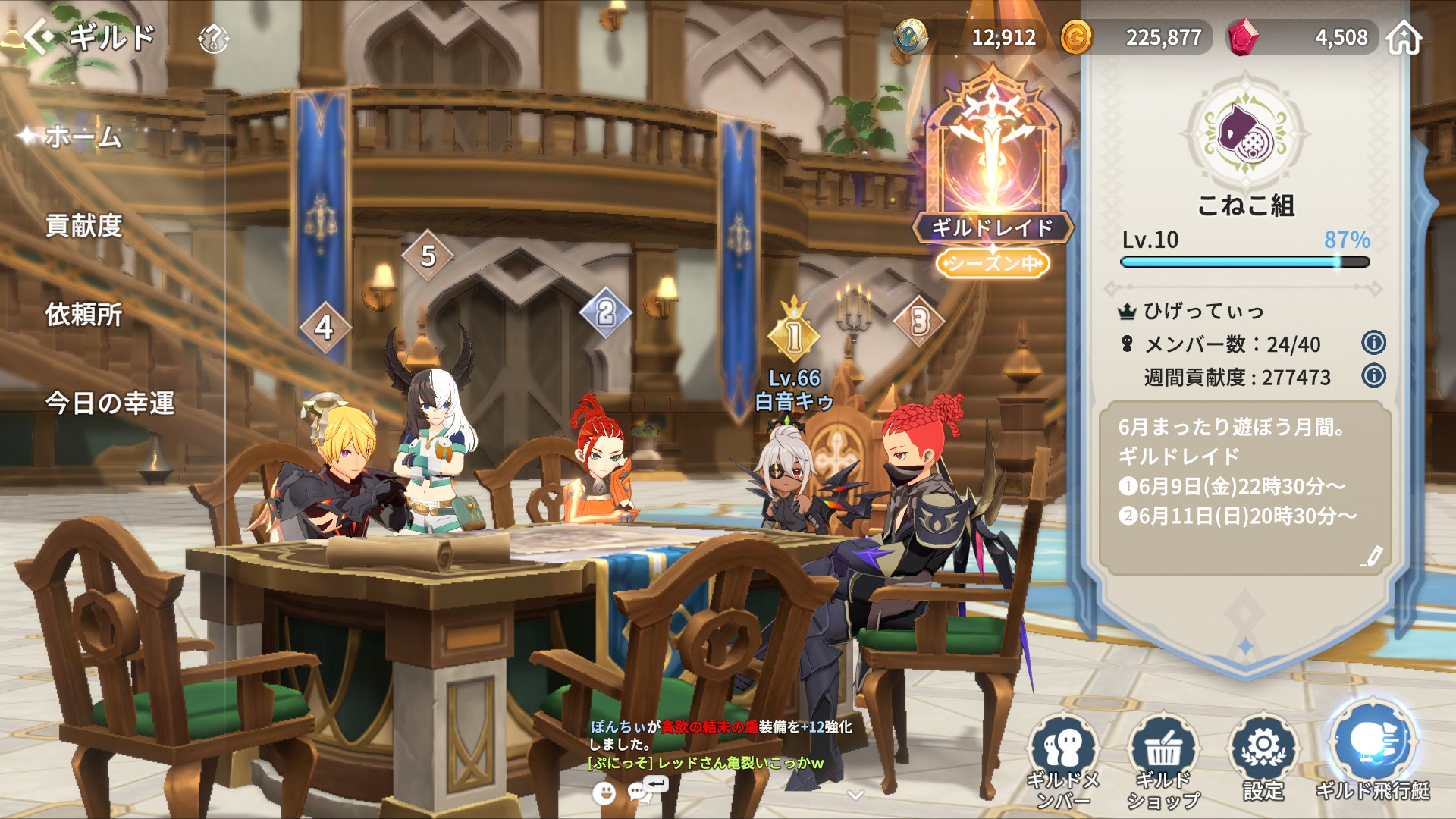The height and width of the screenshot is (819, 1456).
Task: View weekly contribution info
Action: [x=1373, y=375]
